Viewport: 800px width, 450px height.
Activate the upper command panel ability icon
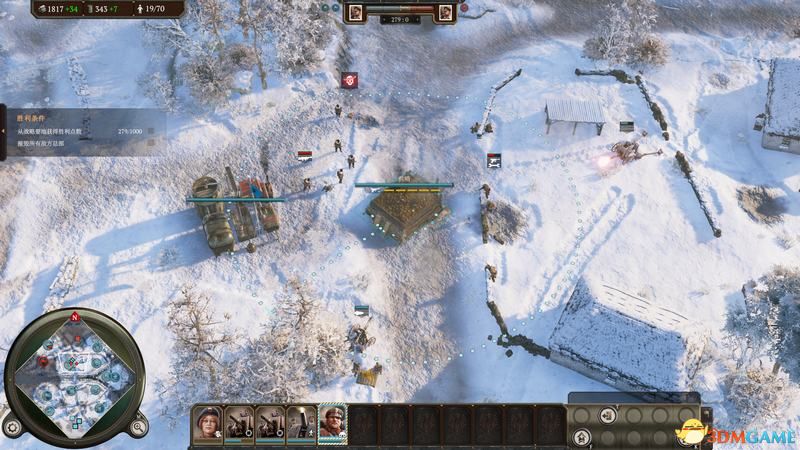click(x=607, y=415)
